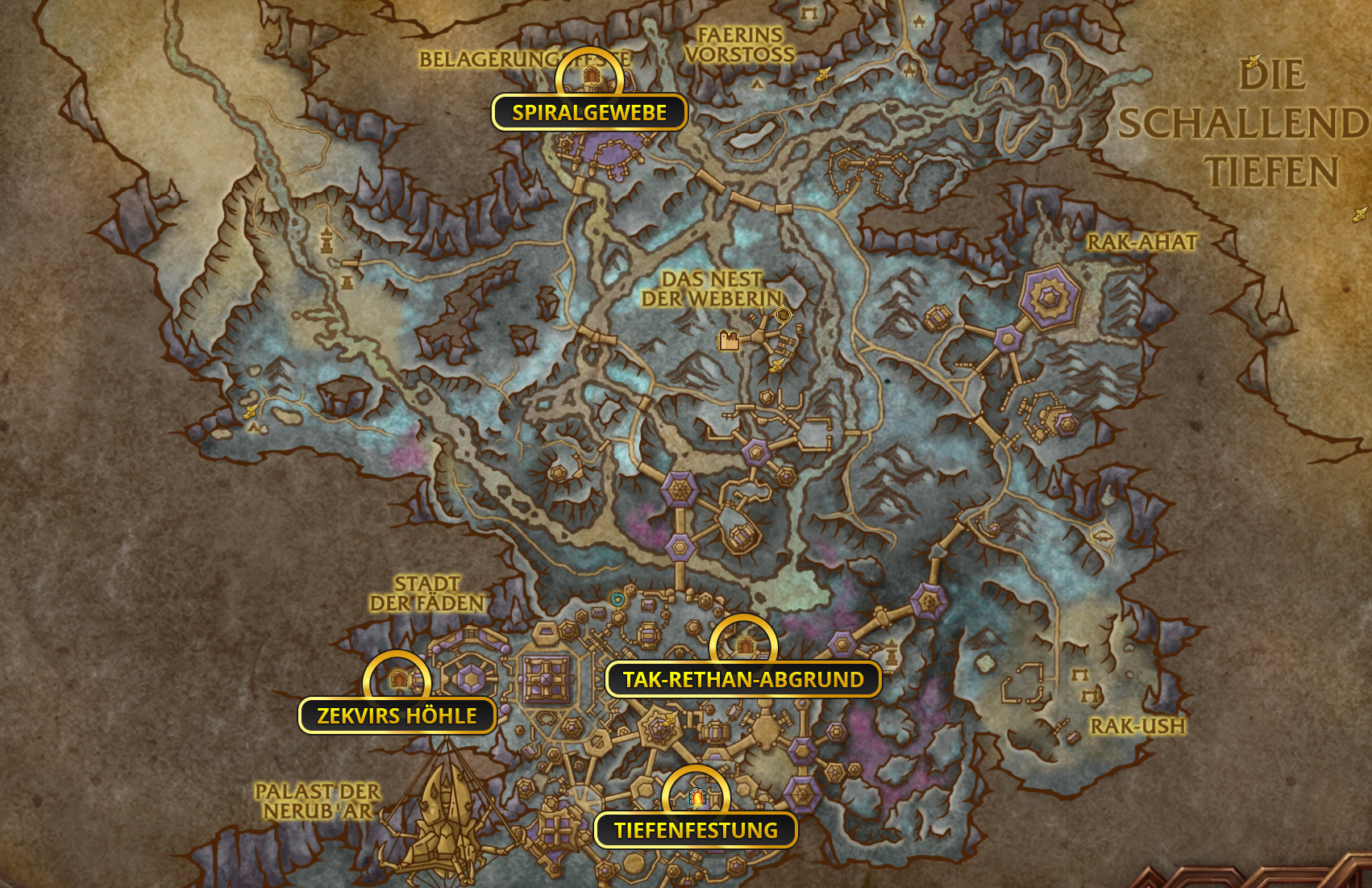Choose the Tak-Rethan-Abgrund label

click(x=743, y=680)
